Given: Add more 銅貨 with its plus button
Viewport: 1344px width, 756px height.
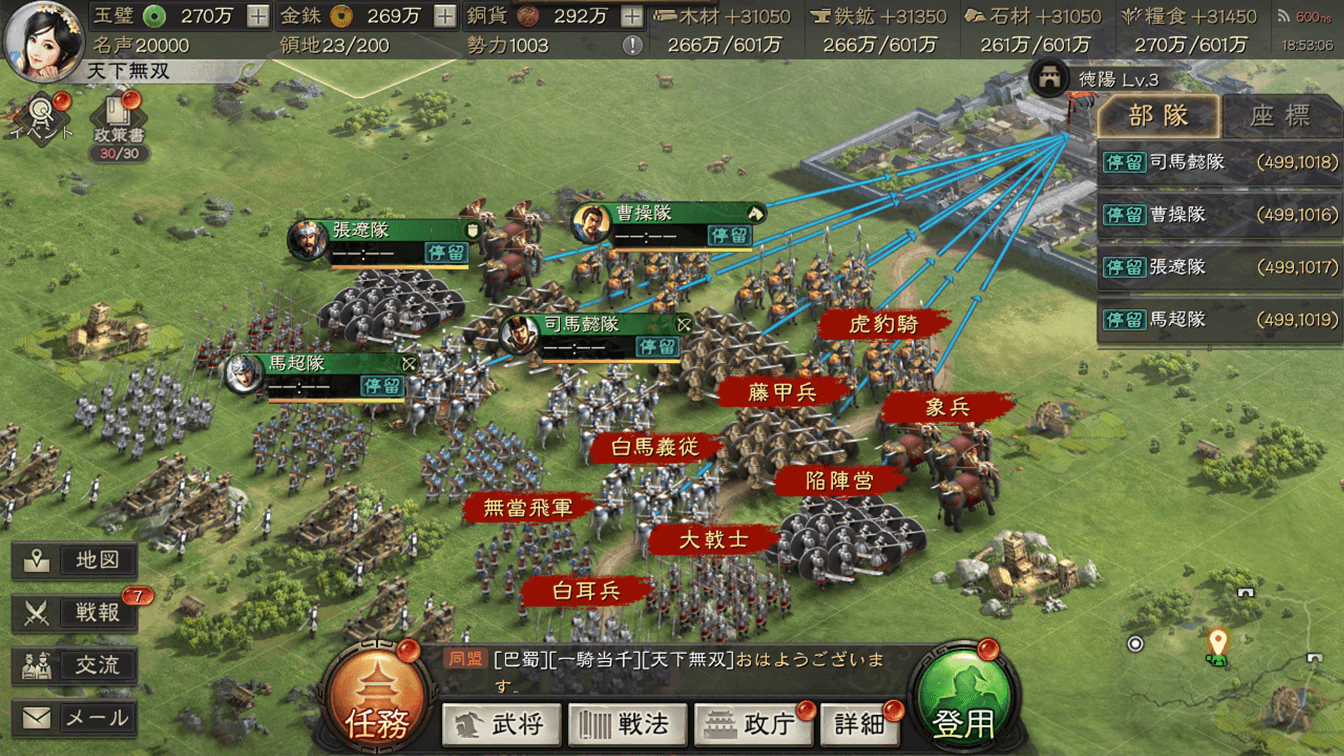Looking at the screenshot, I should tap(632, 16).
